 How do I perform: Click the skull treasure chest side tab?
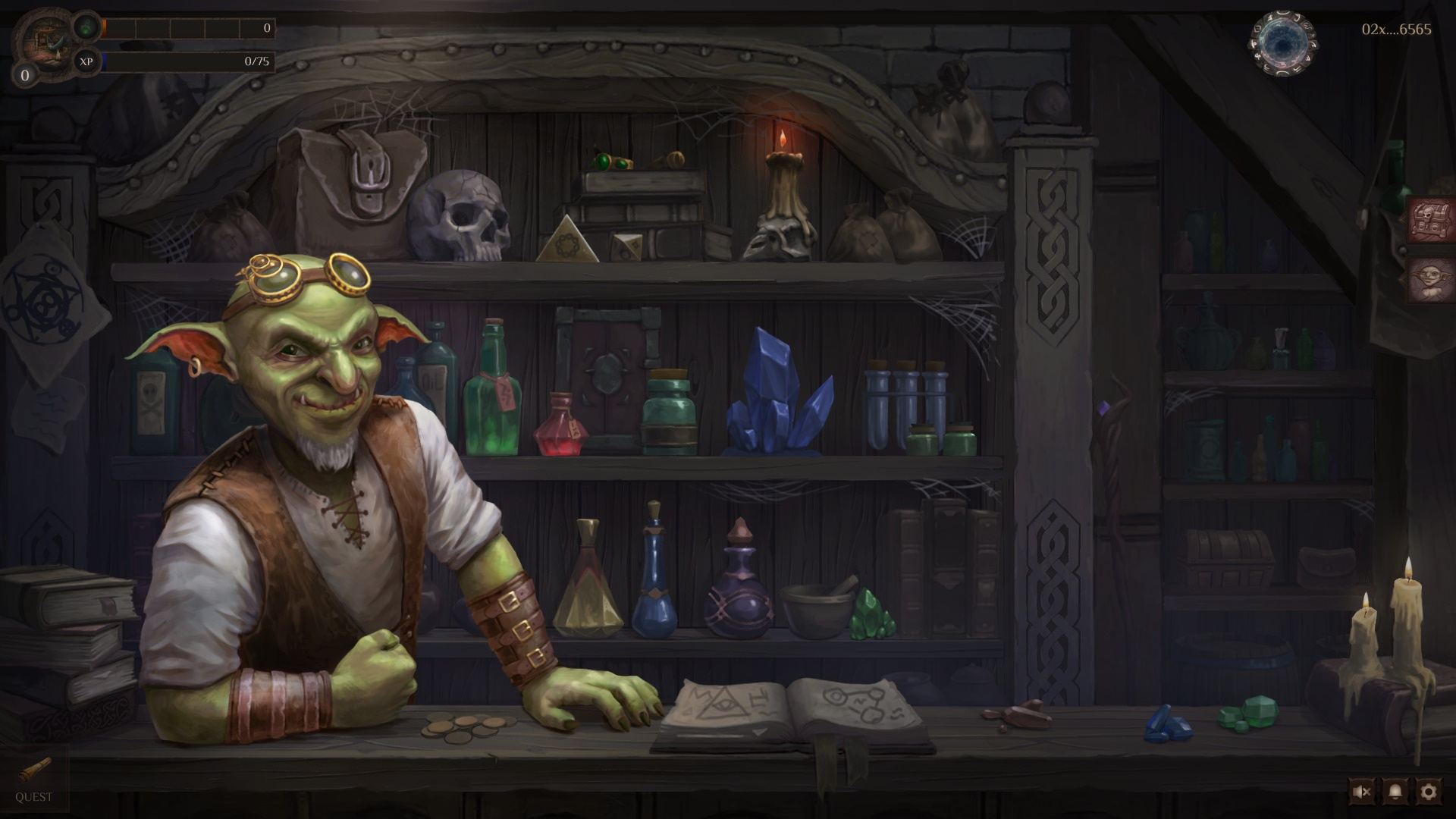tap(1432, 220)
